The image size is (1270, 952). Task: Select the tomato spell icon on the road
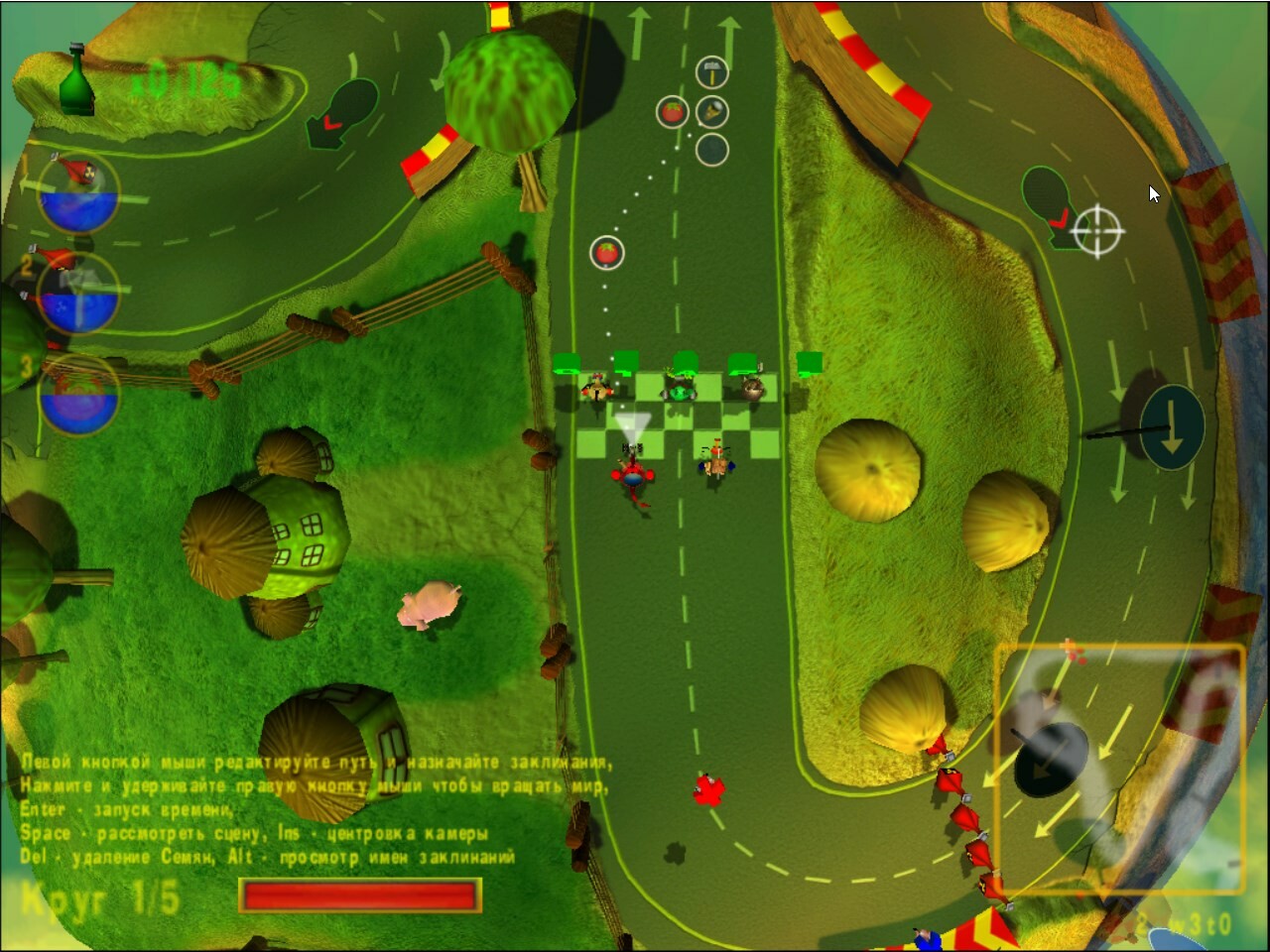coord(673,112)
